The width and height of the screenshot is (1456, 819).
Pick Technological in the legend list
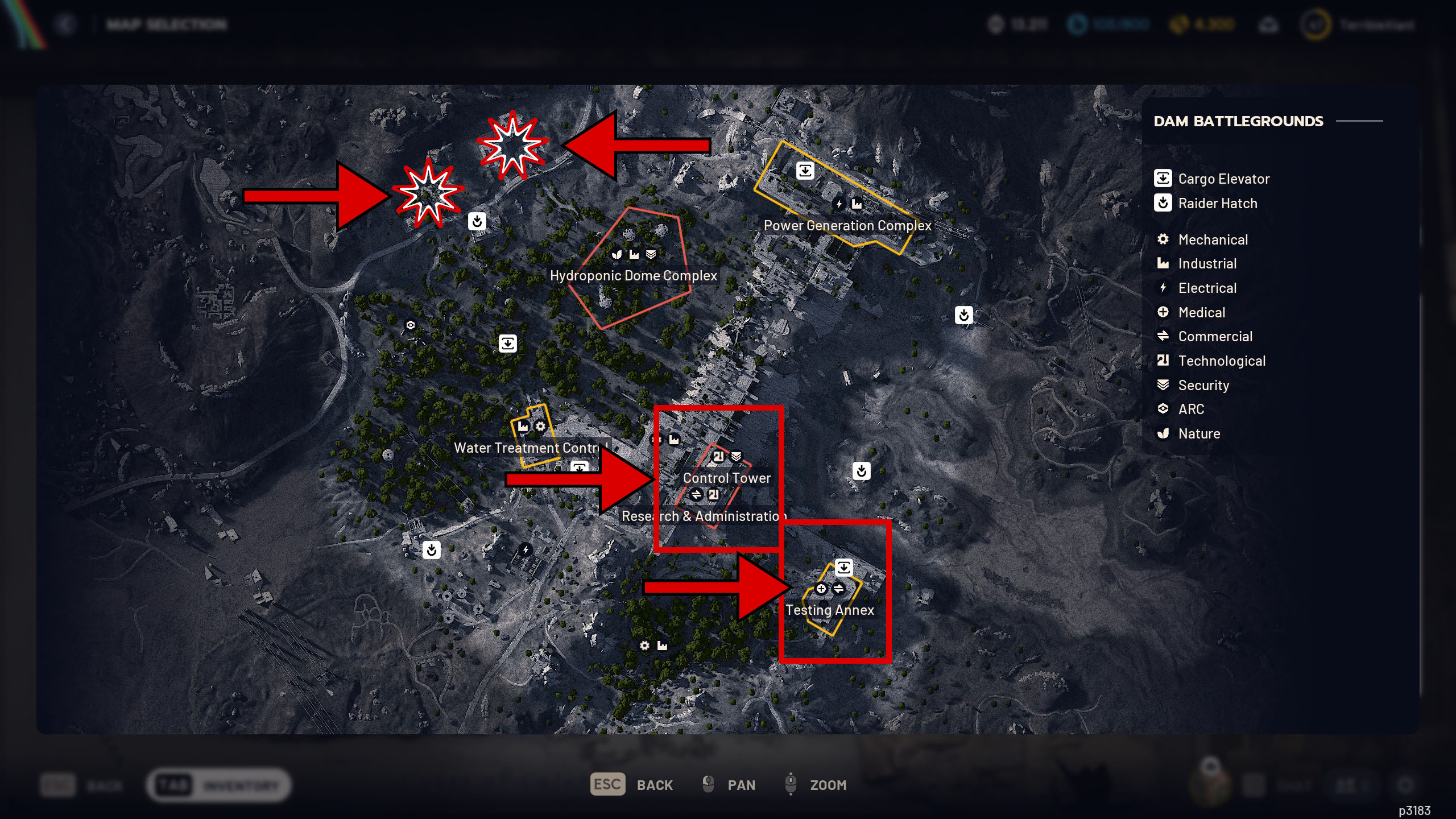tap(1221, 361)
